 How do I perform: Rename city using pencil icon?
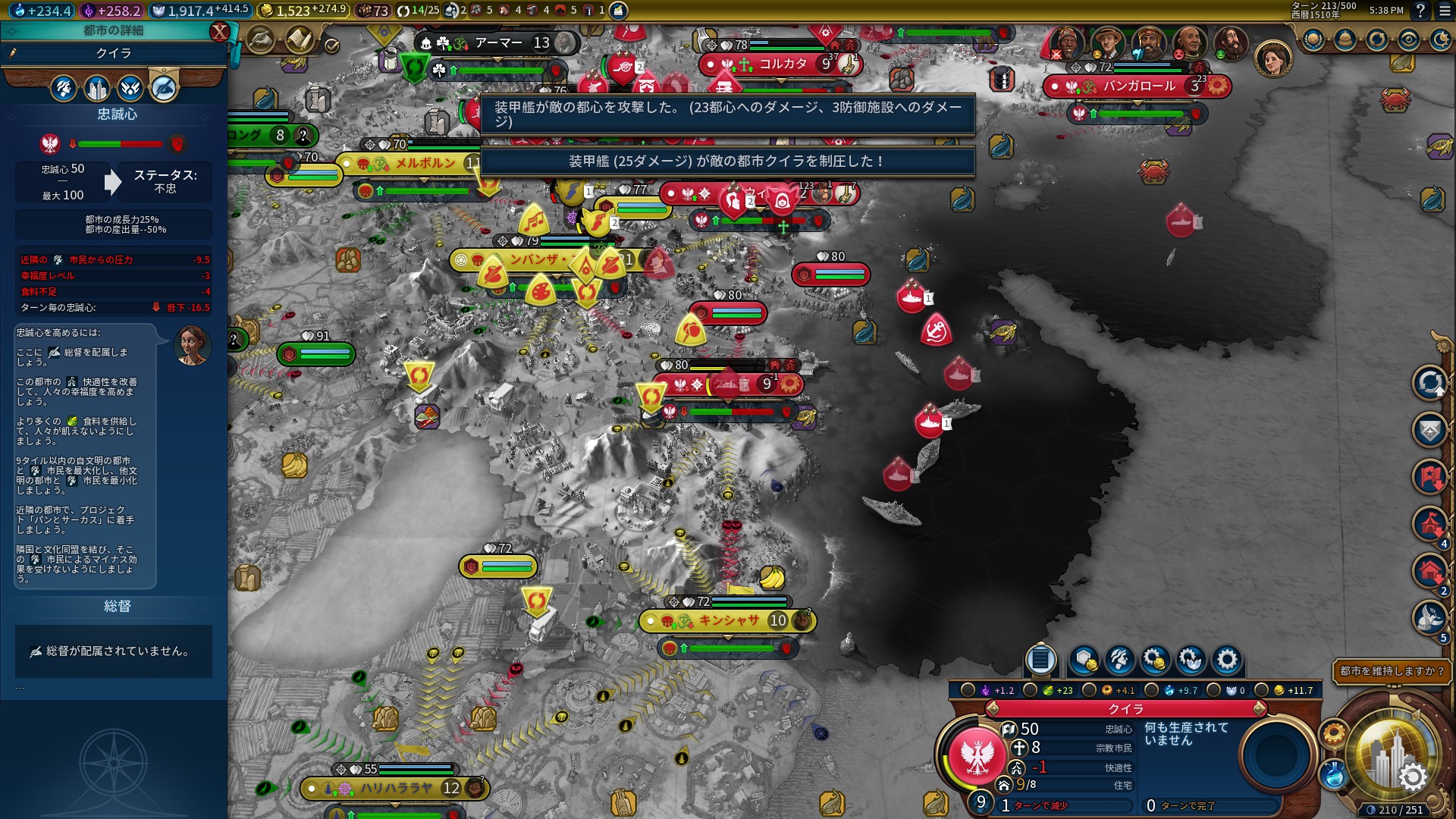pyautogui.click(x=13, y=53)
